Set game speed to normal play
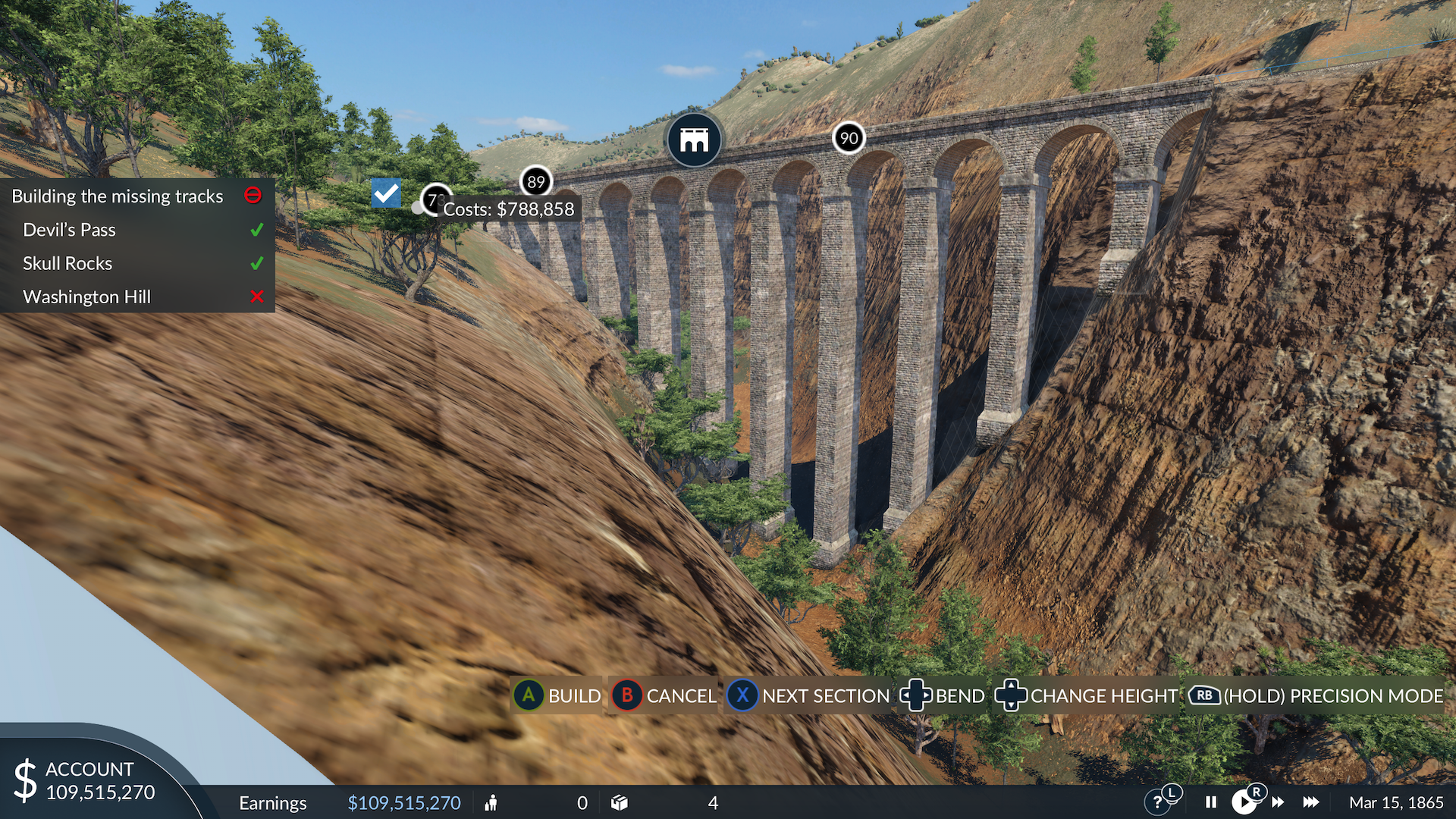The image size is (1456, 819). coord(1244,802)
